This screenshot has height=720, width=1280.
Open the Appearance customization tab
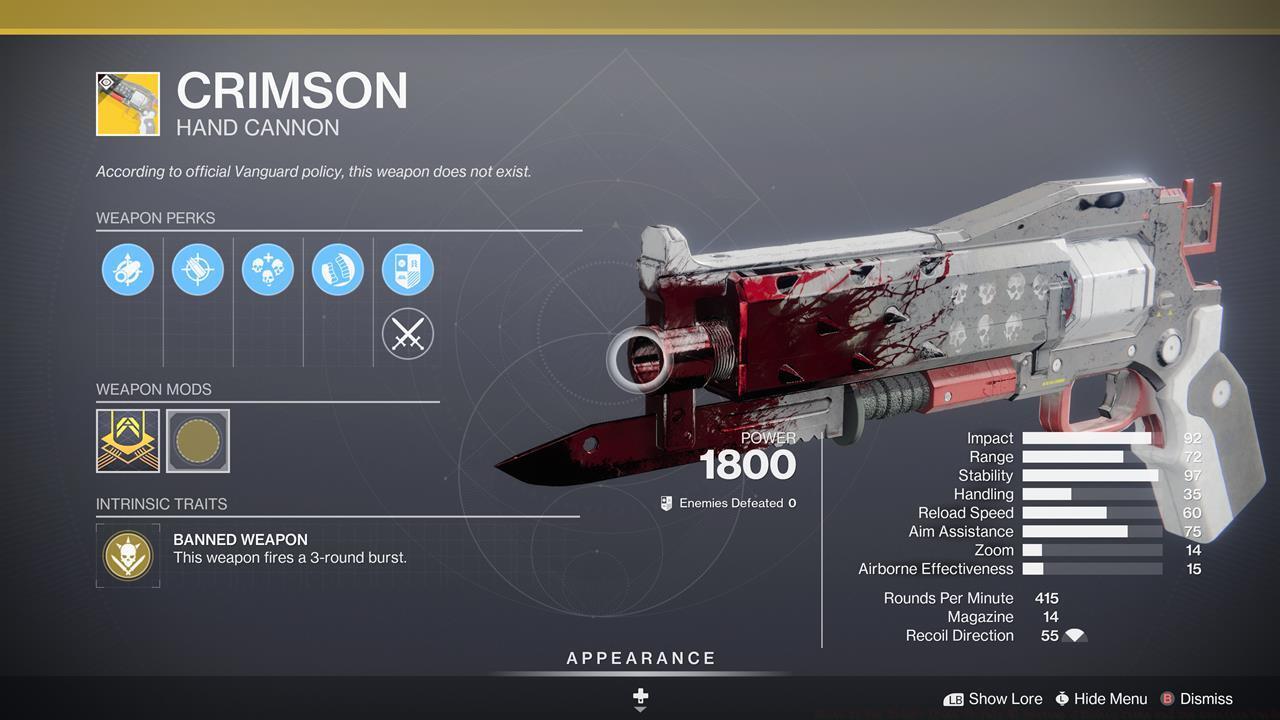[x=640, y=658]
